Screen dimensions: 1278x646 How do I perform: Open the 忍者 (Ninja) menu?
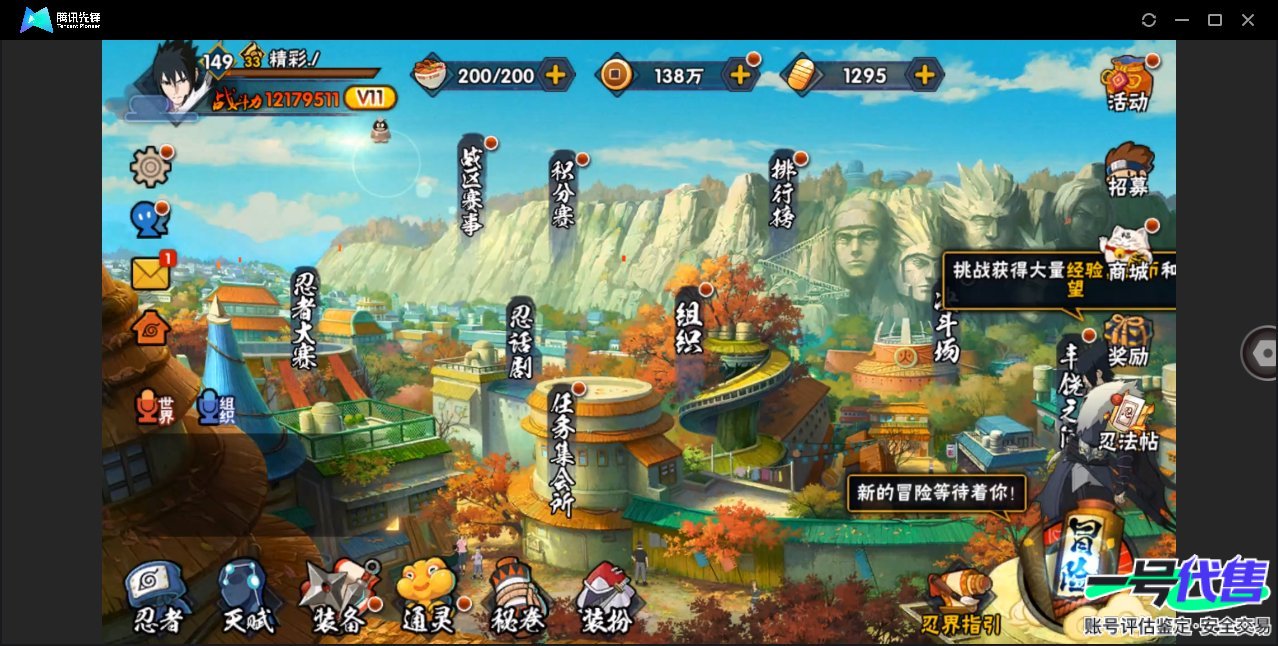point(158,598)
